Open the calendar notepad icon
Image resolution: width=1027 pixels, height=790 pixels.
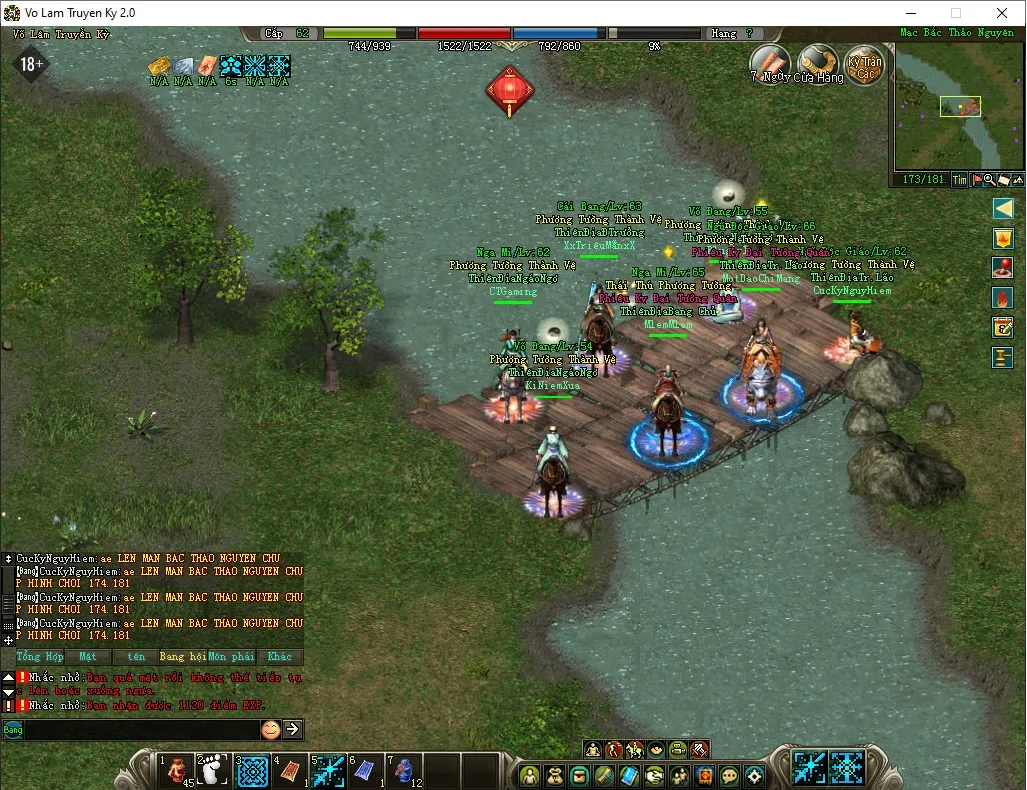(1003, 326)
